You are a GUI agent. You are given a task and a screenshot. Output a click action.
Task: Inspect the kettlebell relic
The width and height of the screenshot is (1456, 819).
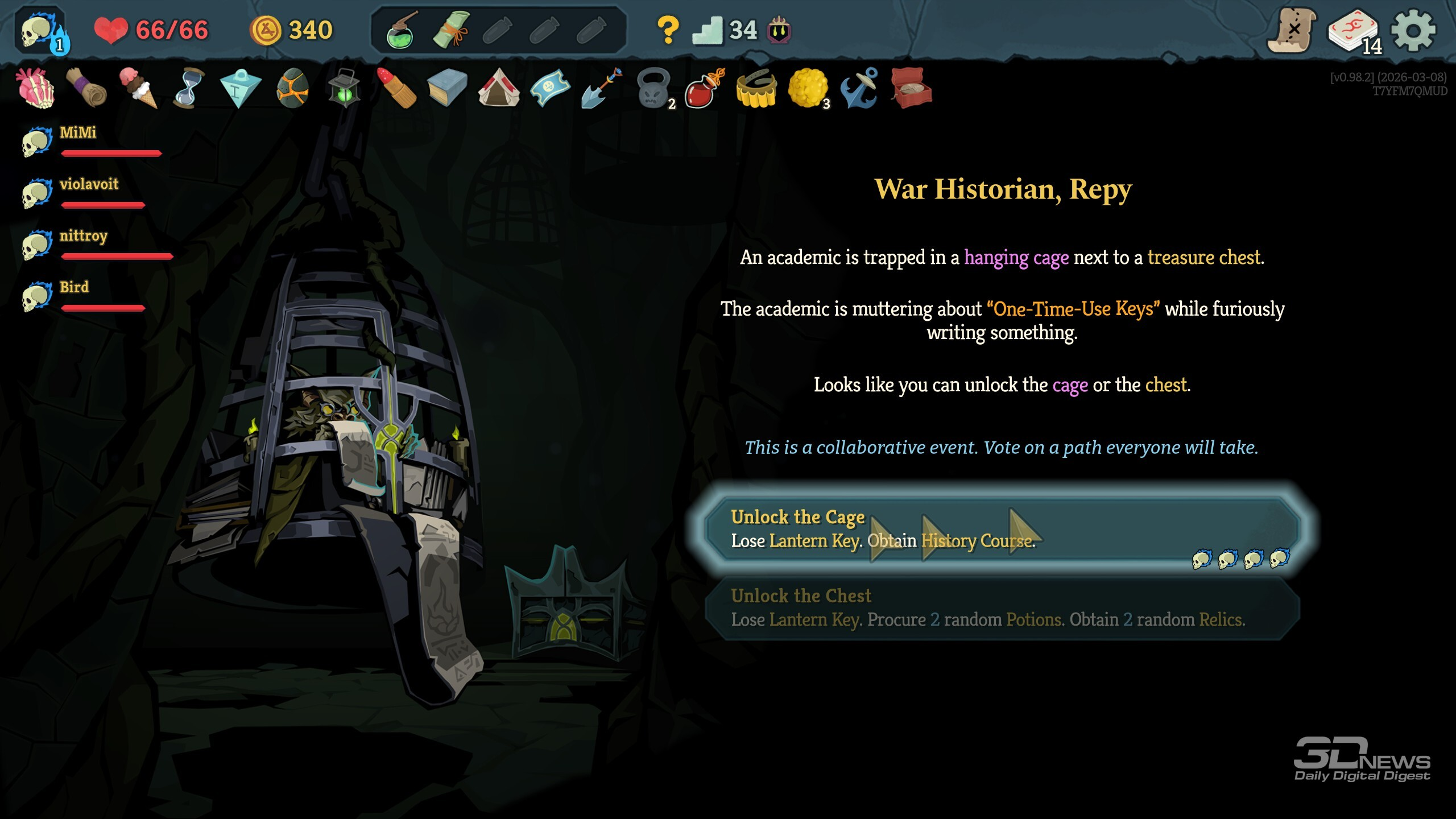click(653, 88)
